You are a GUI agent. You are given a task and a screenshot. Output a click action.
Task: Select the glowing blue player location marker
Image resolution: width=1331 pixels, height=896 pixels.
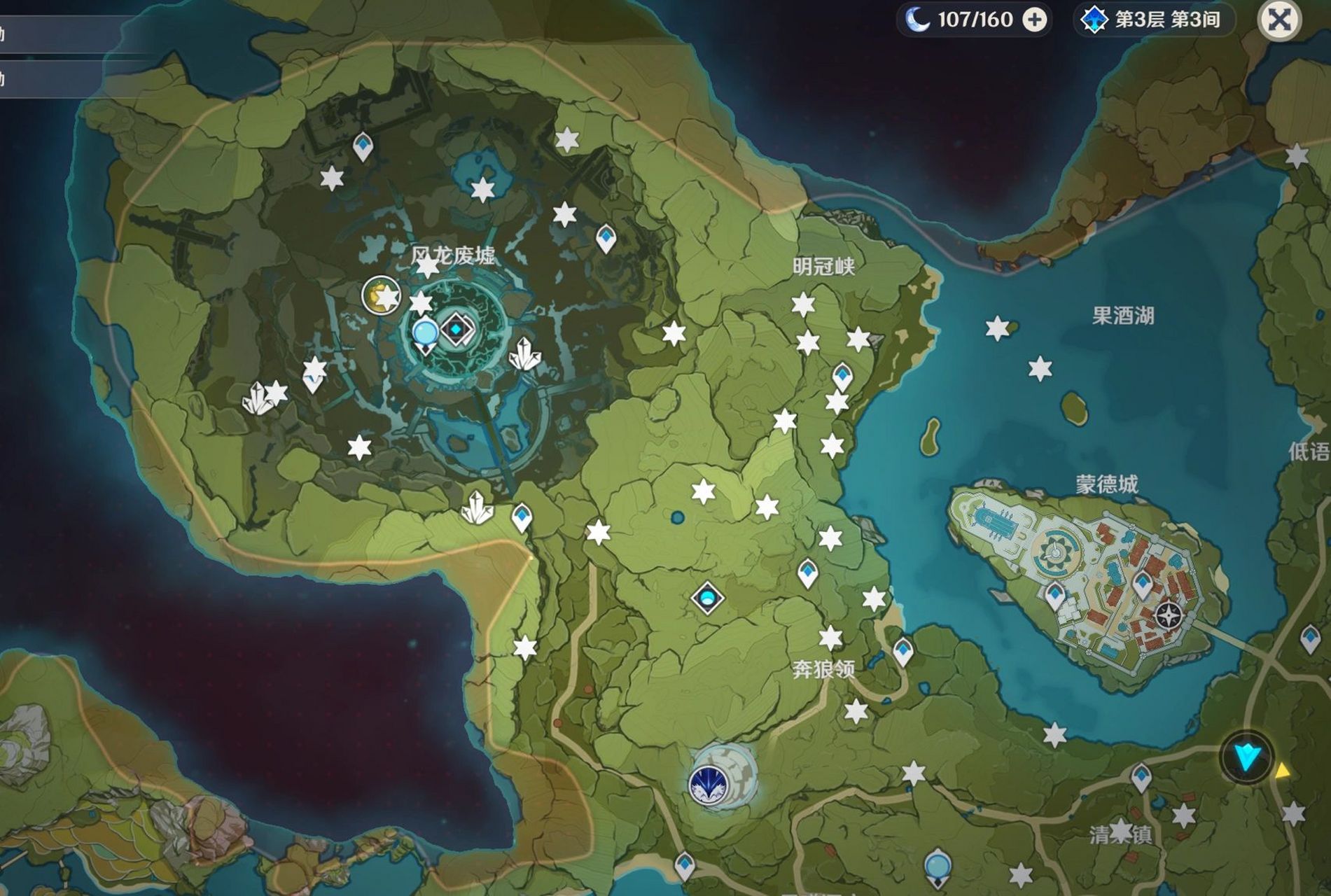1247,757
